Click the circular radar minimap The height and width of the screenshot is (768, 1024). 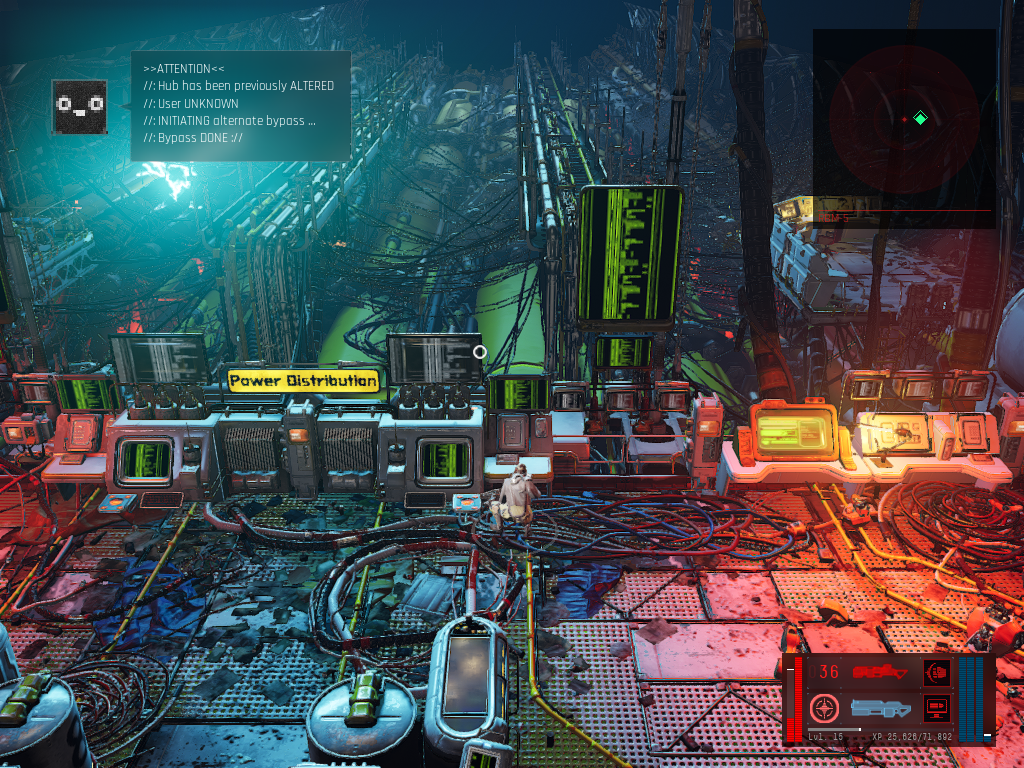tap(903, 119)
